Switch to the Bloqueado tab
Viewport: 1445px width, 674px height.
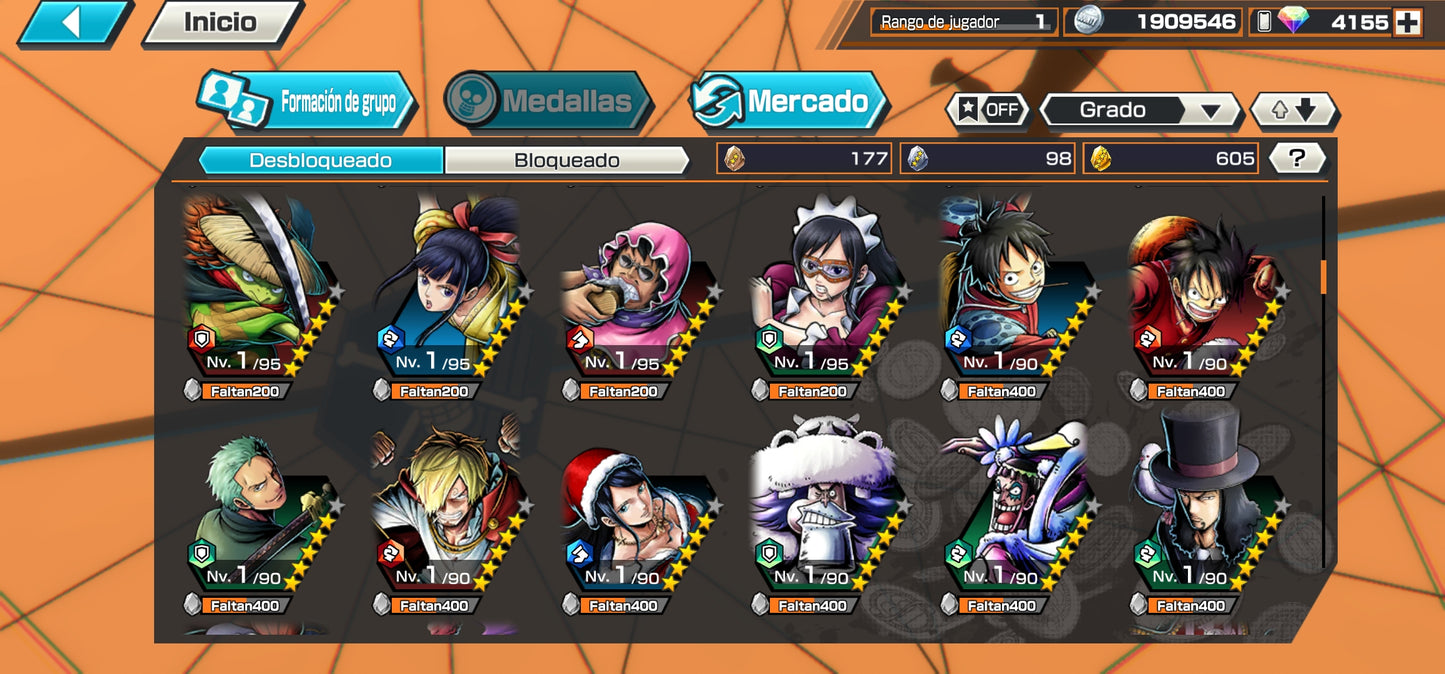click(x=566, y=160)
